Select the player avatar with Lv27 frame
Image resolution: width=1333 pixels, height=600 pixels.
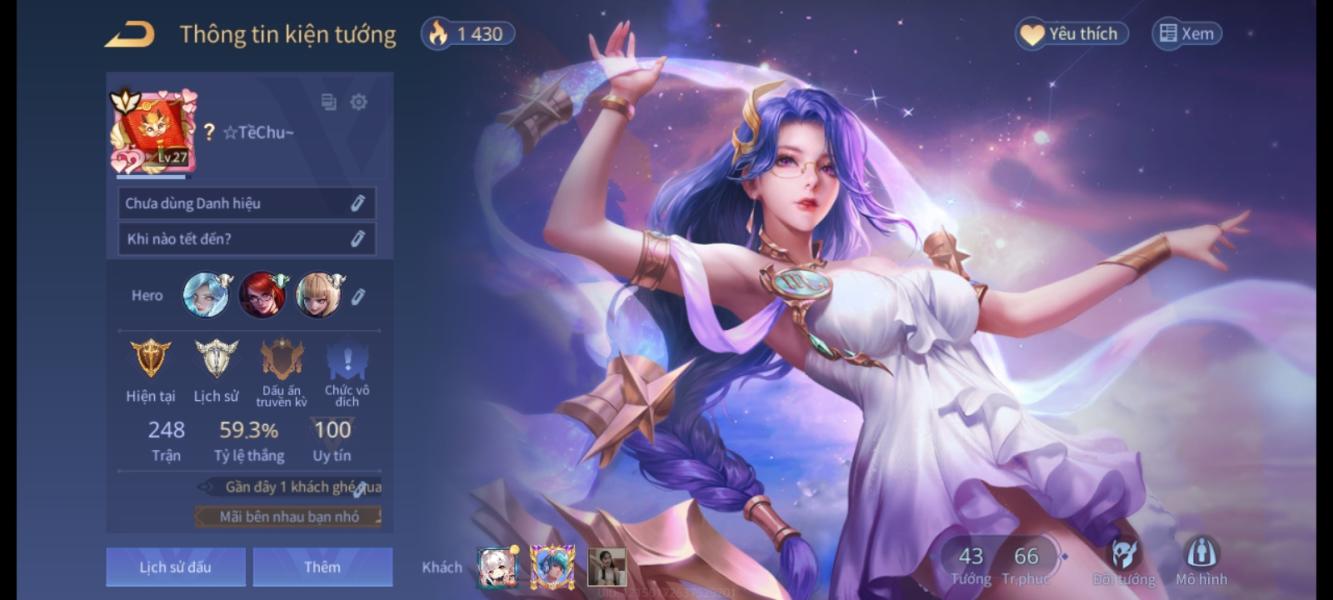[153, 131]
